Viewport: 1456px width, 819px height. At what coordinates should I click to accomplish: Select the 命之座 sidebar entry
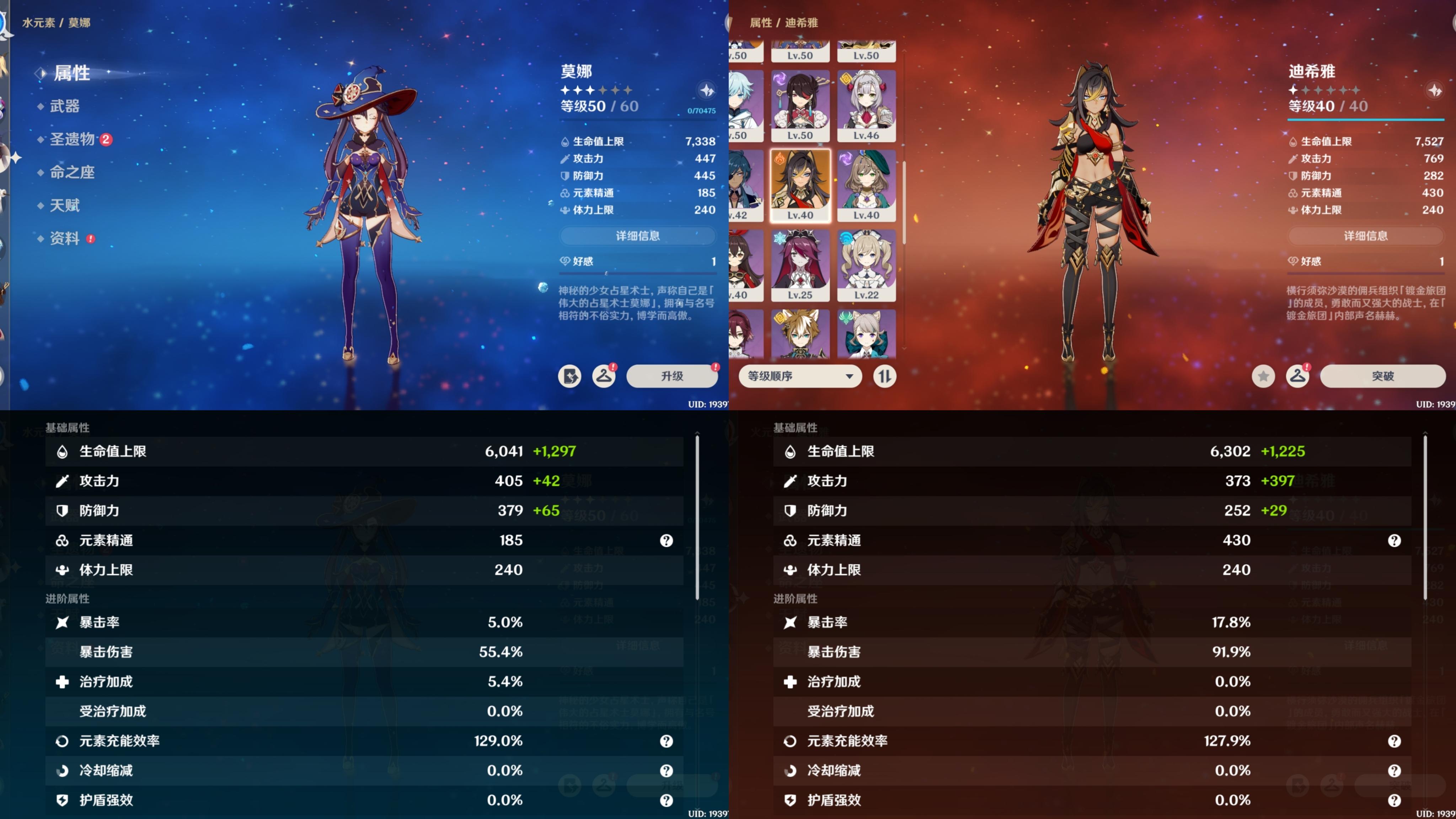pos(72,172)
